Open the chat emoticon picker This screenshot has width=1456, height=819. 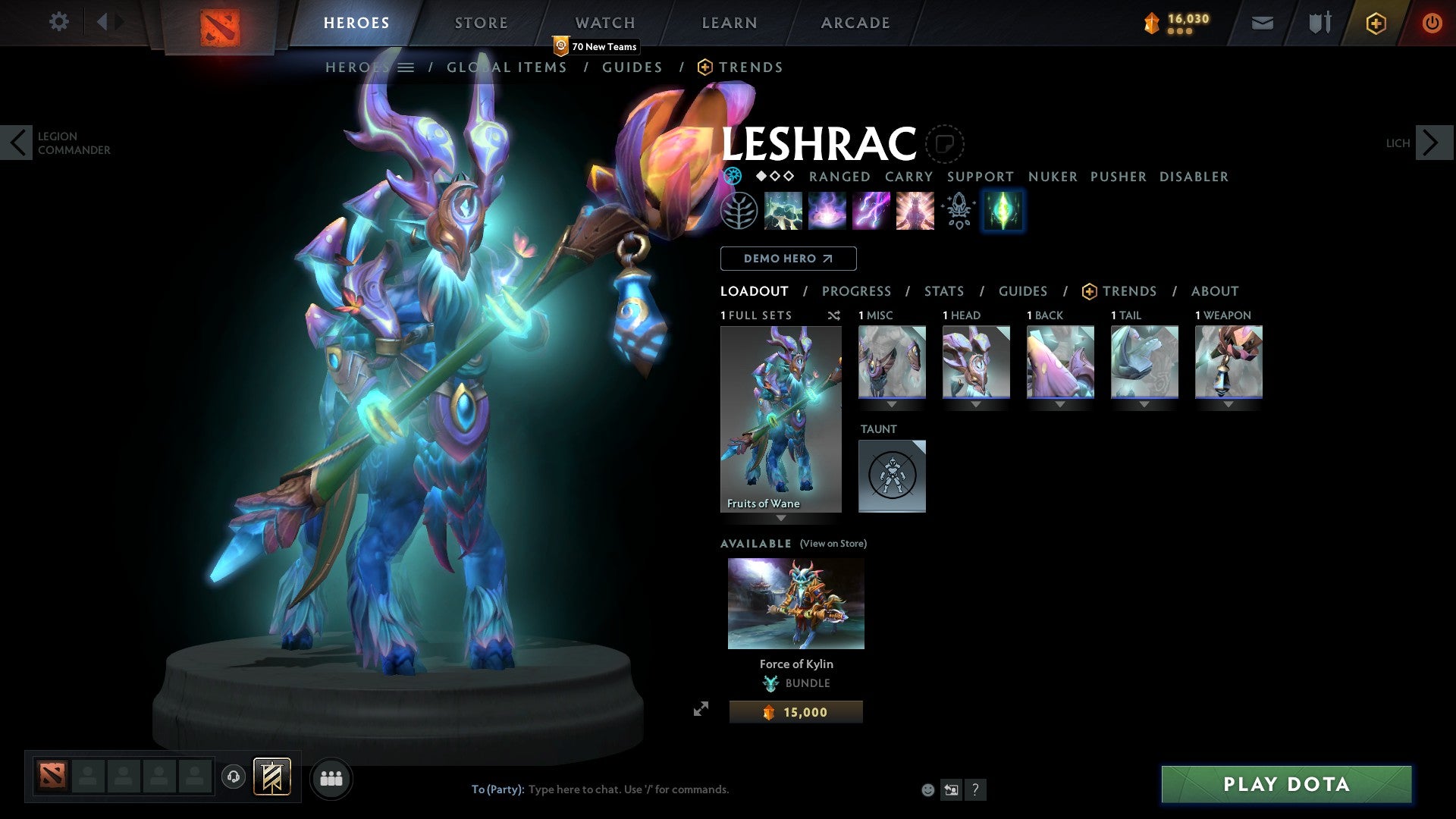[x=927, y=789]
